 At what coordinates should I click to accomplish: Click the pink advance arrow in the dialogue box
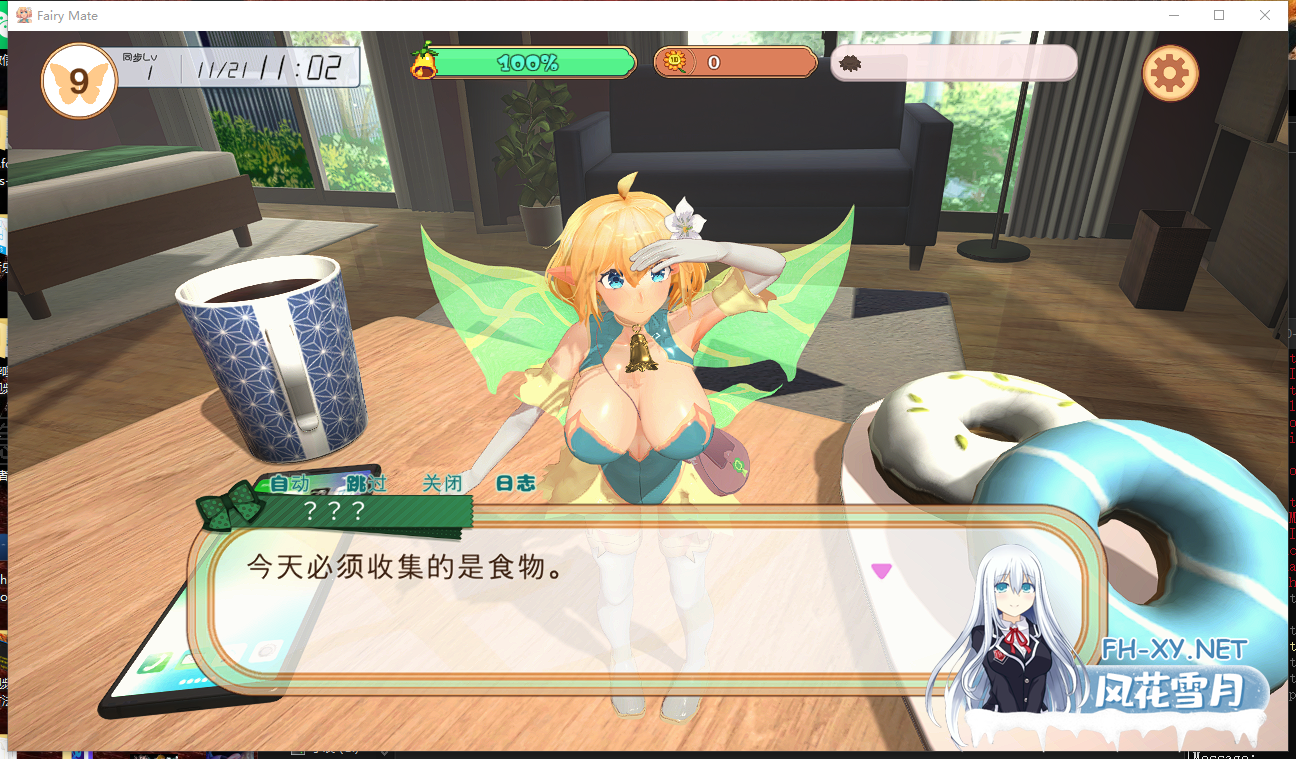(x=881, y=570)
